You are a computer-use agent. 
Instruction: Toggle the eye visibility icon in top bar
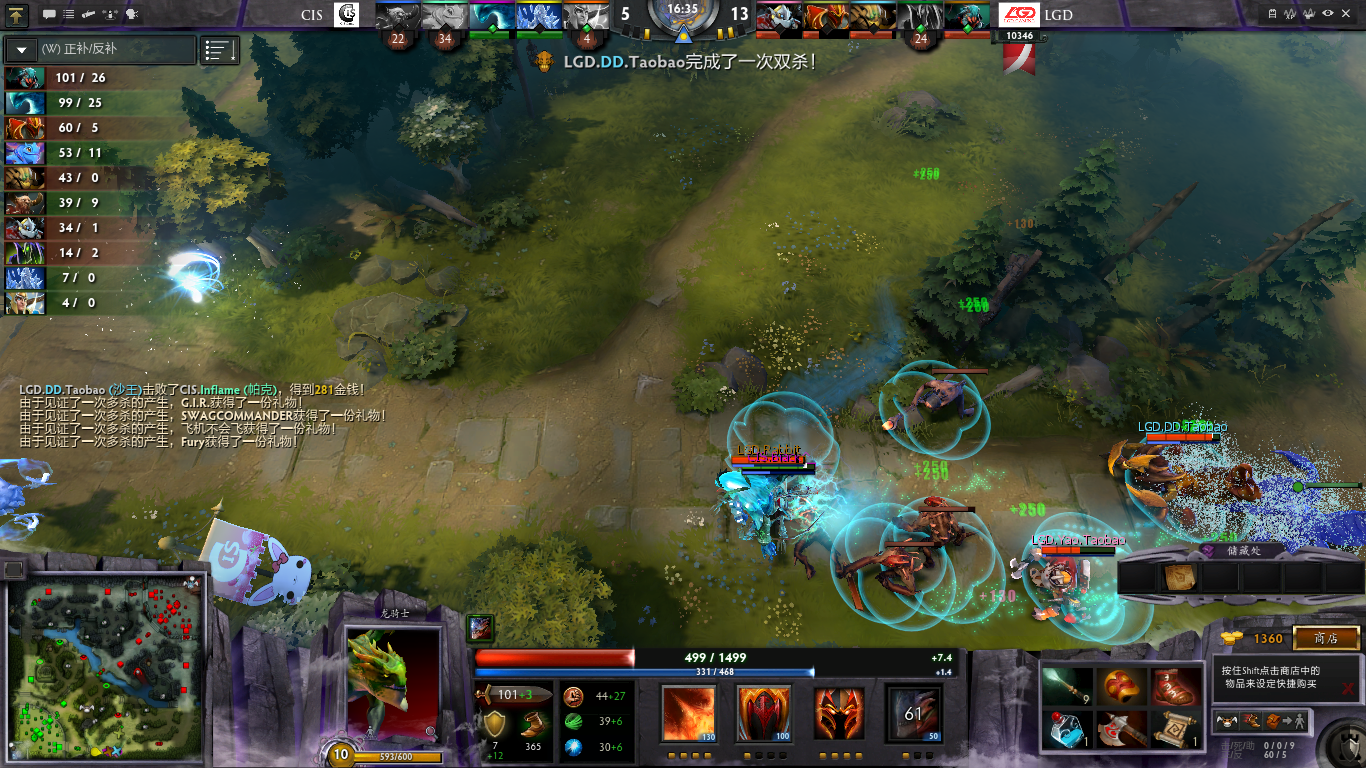[1328, 14]
